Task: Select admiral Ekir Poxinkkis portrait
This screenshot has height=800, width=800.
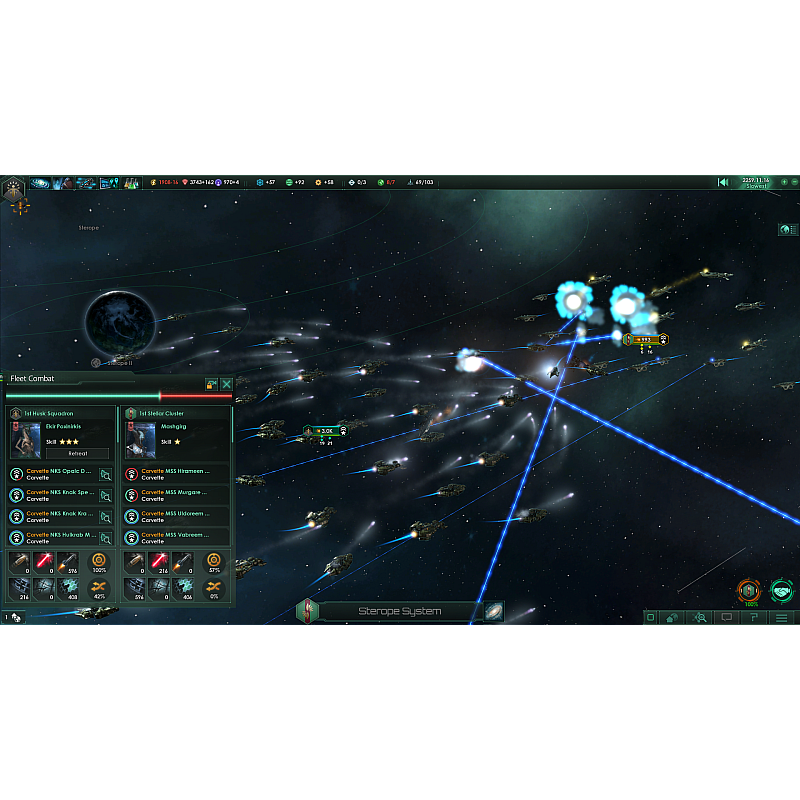Action: pos(25,439)
